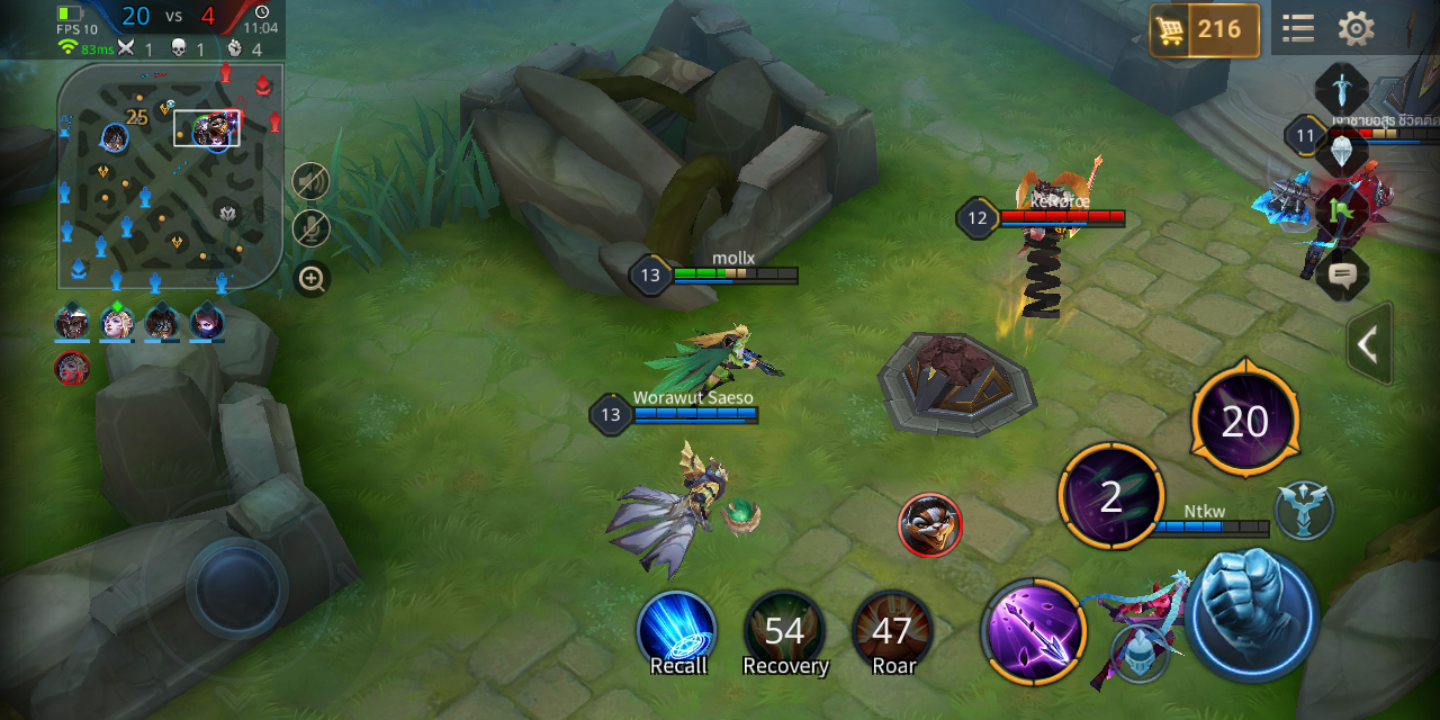Screen dimensions: 1440x720
Task: Send the sword attack signal
Action: 1341,88
